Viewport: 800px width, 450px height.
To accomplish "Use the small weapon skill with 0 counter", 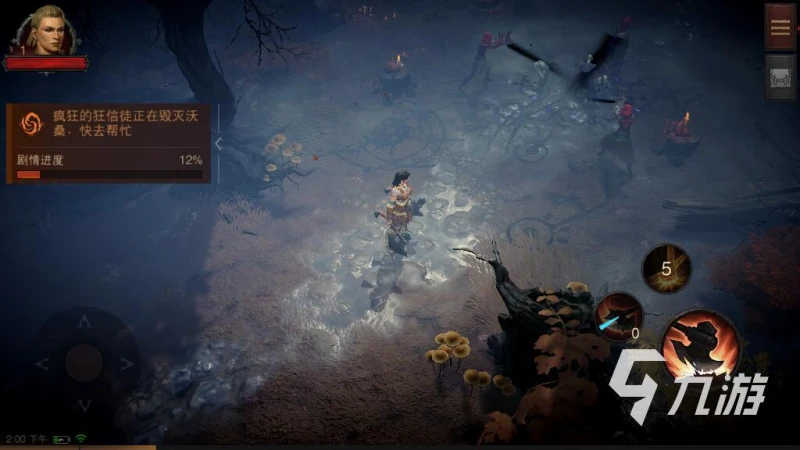I will click(x=619, y=315).
